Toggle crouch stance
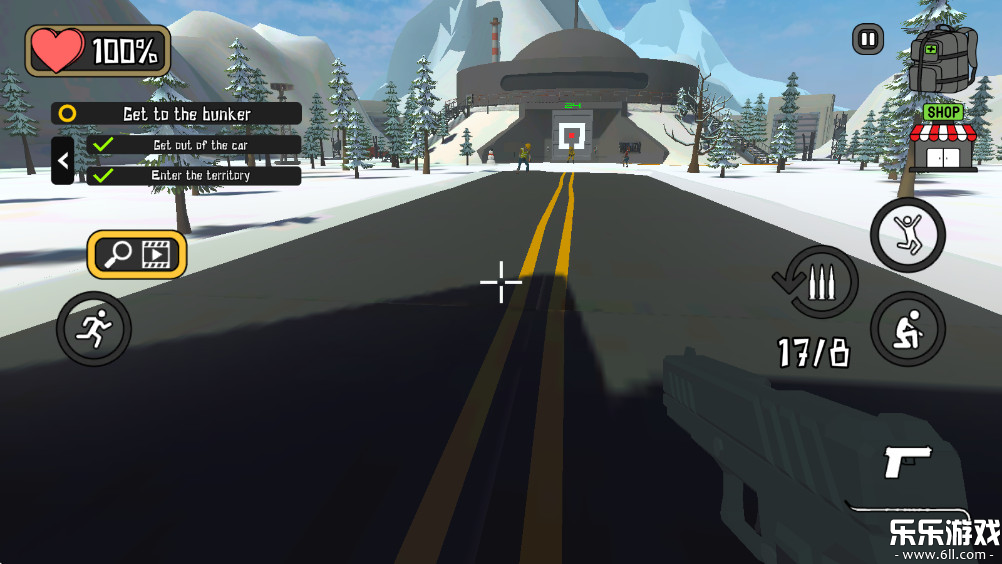Viewport: 1002px width, 564px height. pos(907,328)
